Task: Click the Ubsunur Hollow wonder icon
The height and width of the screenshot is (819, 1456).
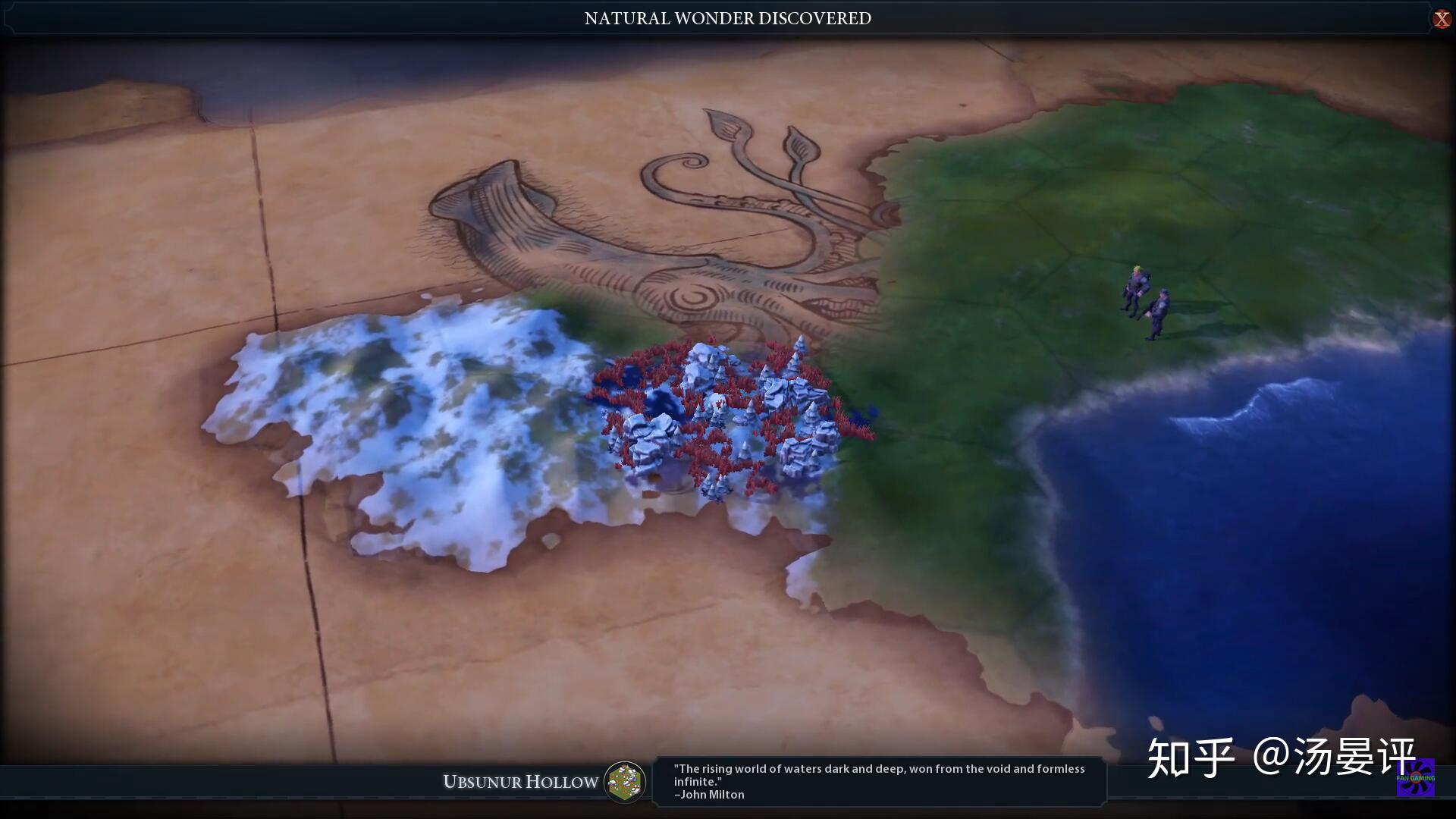Action: tap(625, 782)
